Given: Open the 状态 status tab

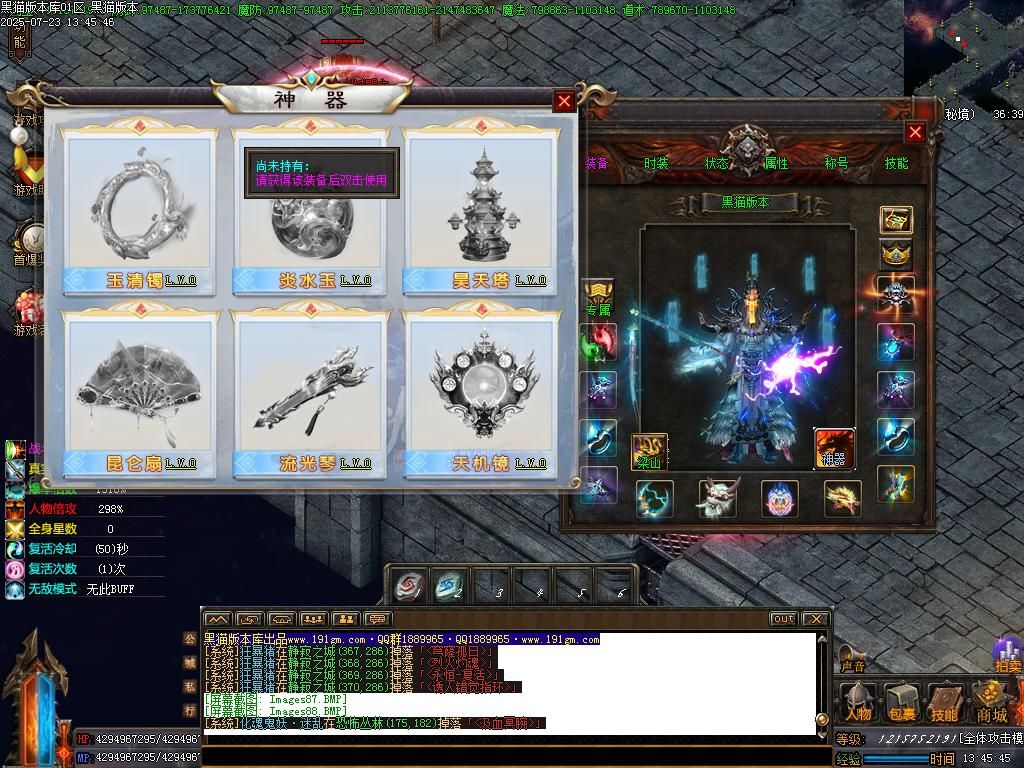Looking at the screenshot, I should (716, 163).
